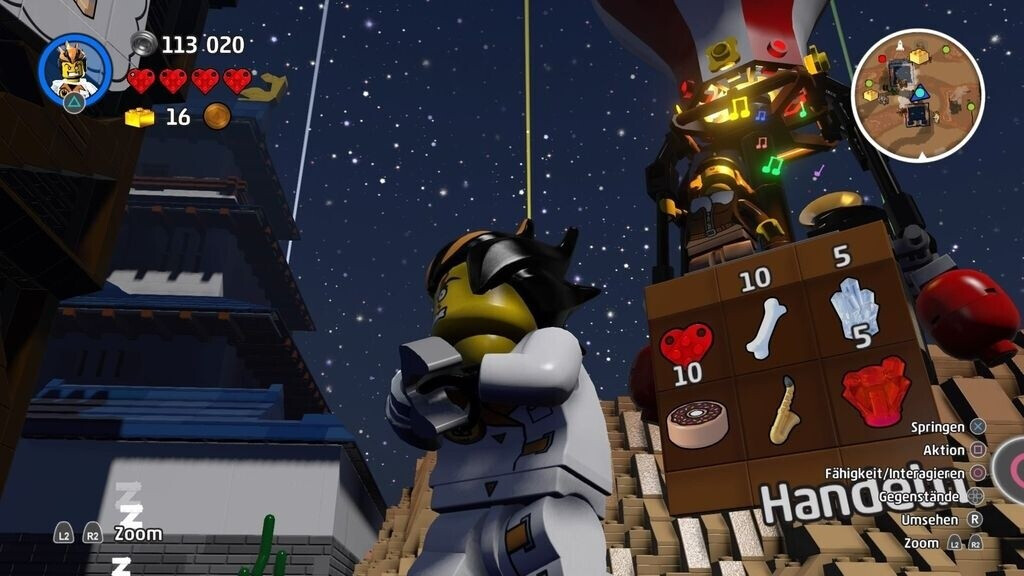Open the circular minimap
The width and height of the screenshot is (1024, 576).
917,94
